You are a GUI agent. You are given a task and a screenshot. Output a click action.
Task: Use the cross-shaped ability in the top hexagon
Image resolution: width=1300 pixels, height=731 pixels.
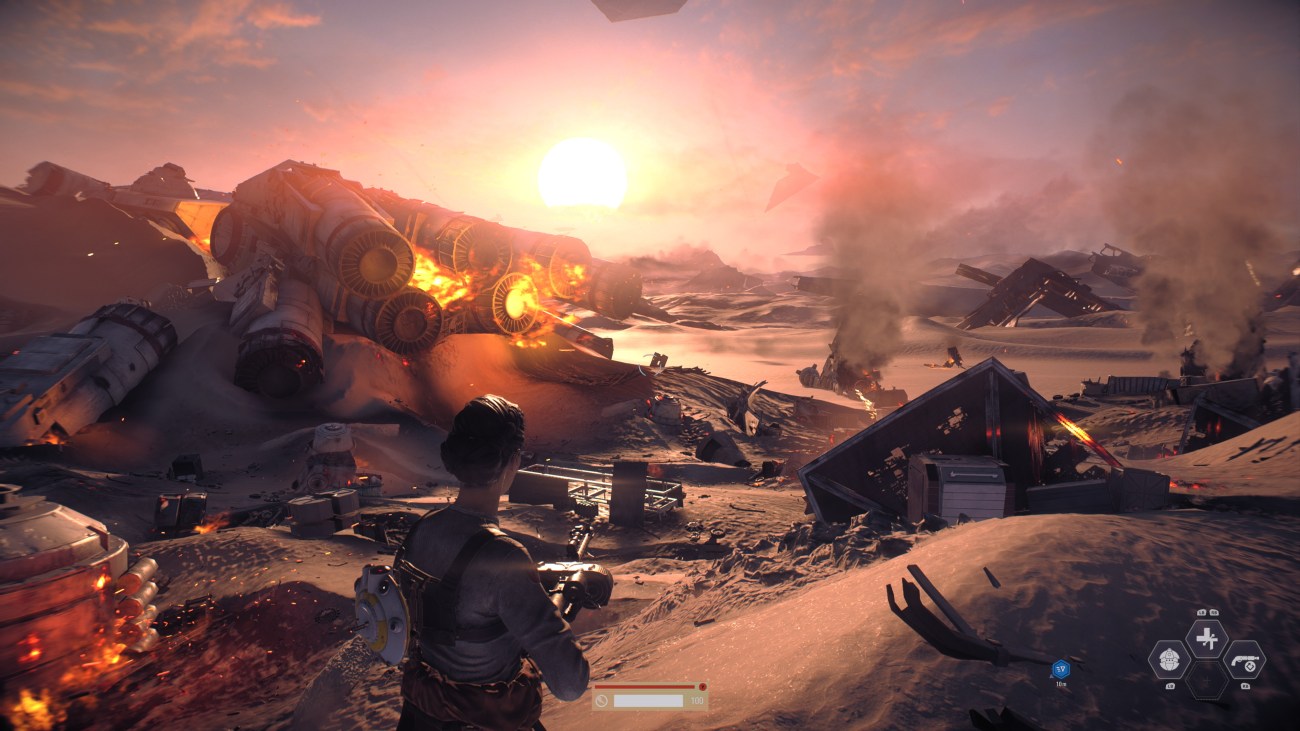(x=1206, y=639)
